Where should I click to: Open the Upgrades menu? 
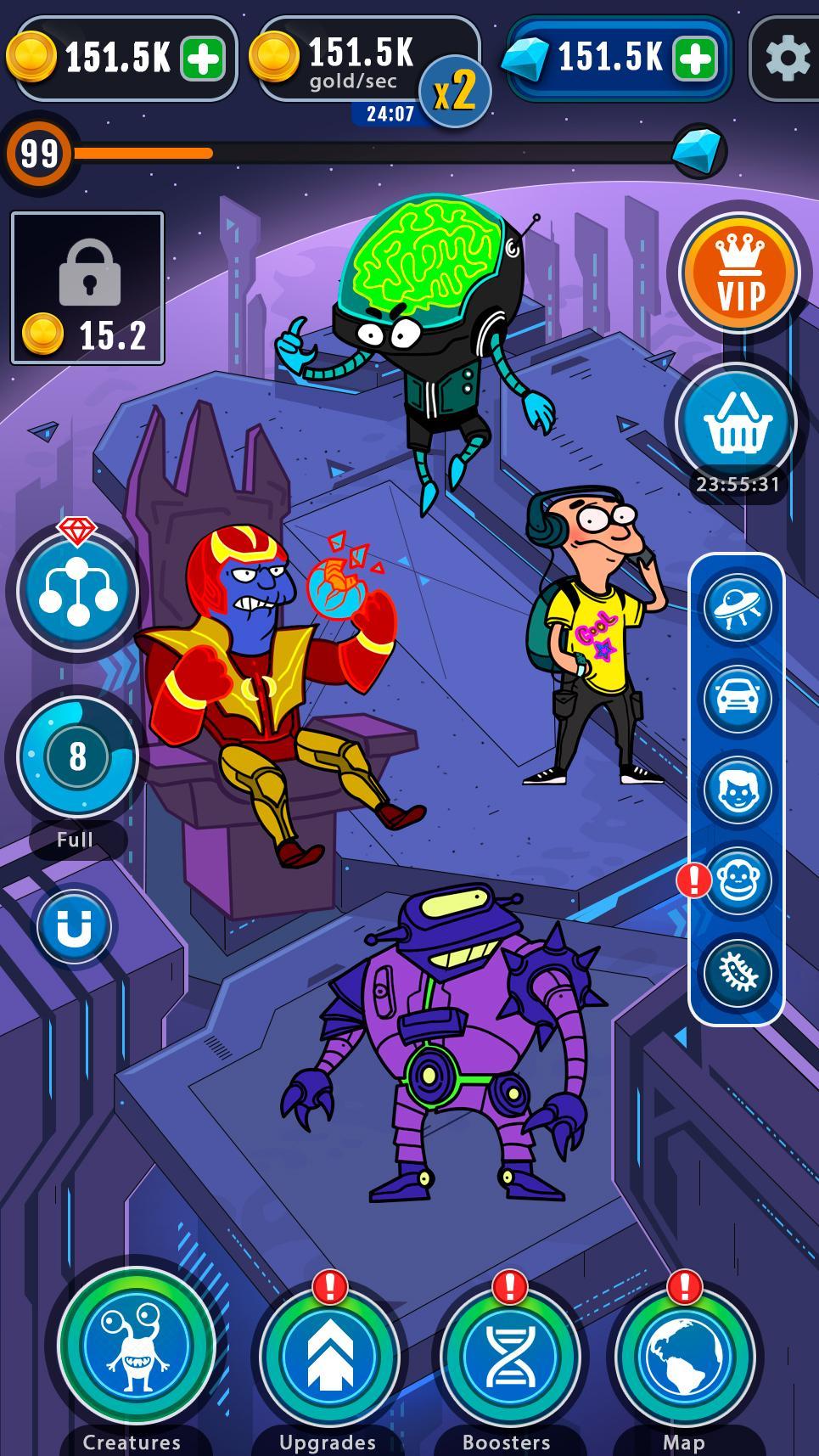point(329,1356)
